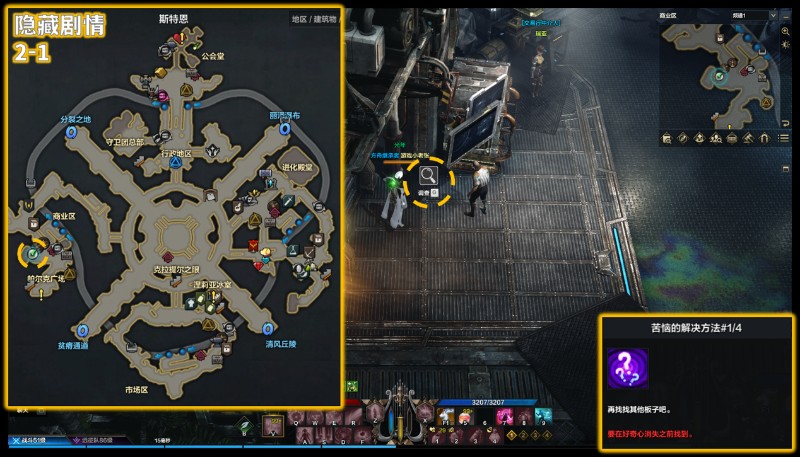The image size is (800, 457).
Task: Click the arch gate icon below the minimap
Action: pyautogui.click(x=764, y=139)
